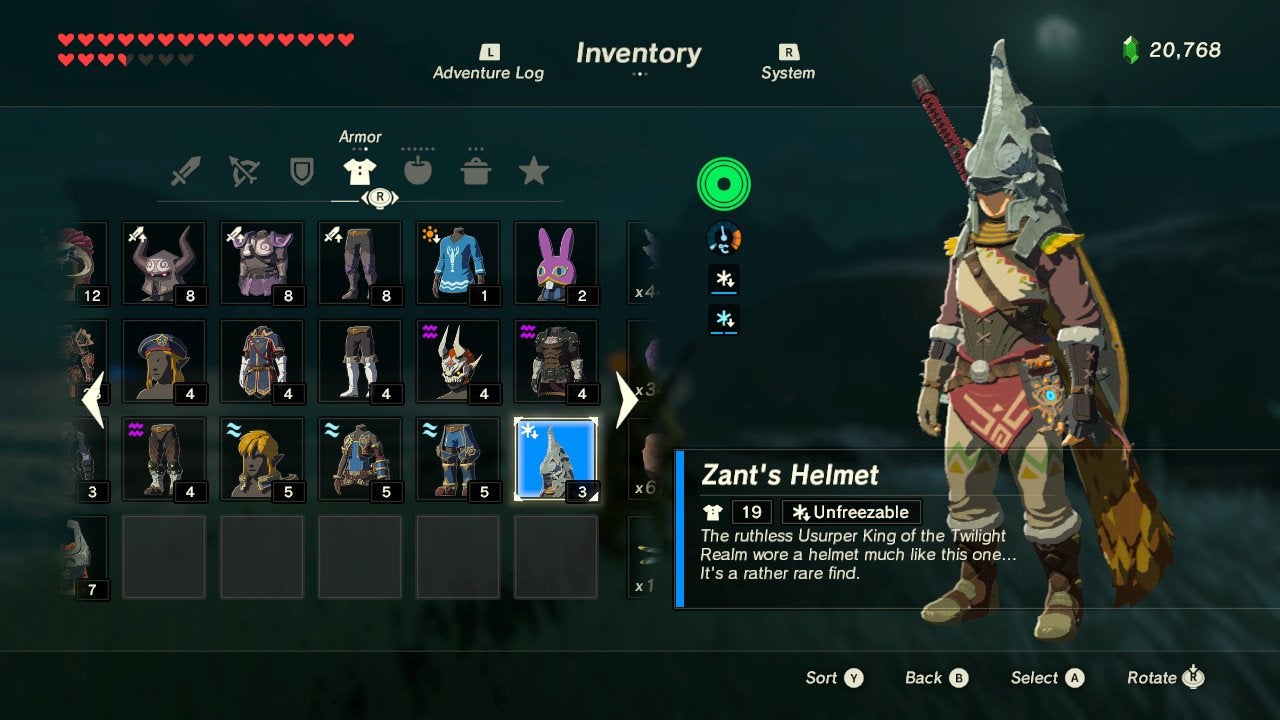Click the armor shirt category icon

[x=361, y=168]
